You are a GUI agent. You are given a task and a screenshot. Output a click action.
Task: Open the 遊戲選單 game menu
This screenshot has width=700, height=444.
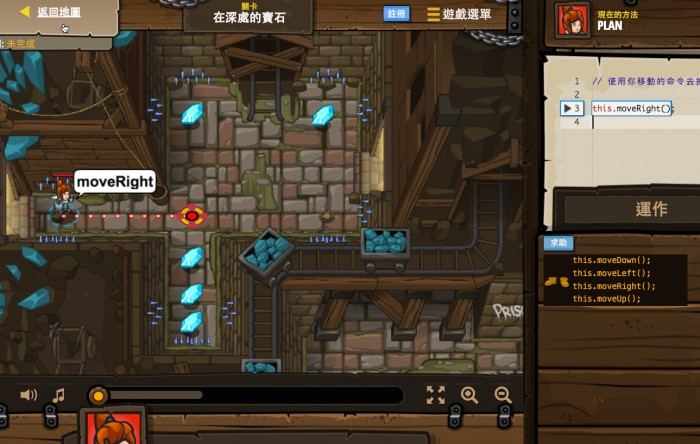[459, 14]
